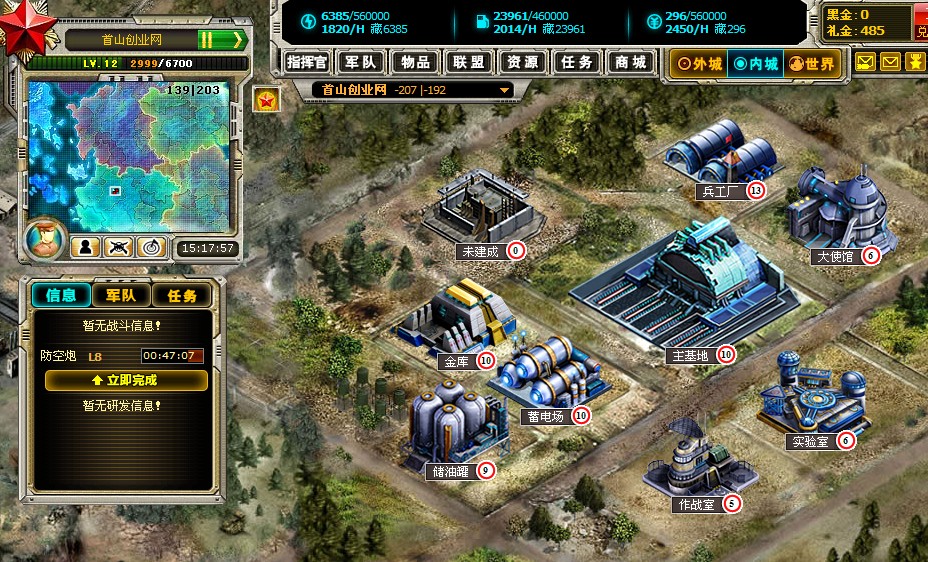
Task: Open the 资源 resources menu
Action: 523,62
